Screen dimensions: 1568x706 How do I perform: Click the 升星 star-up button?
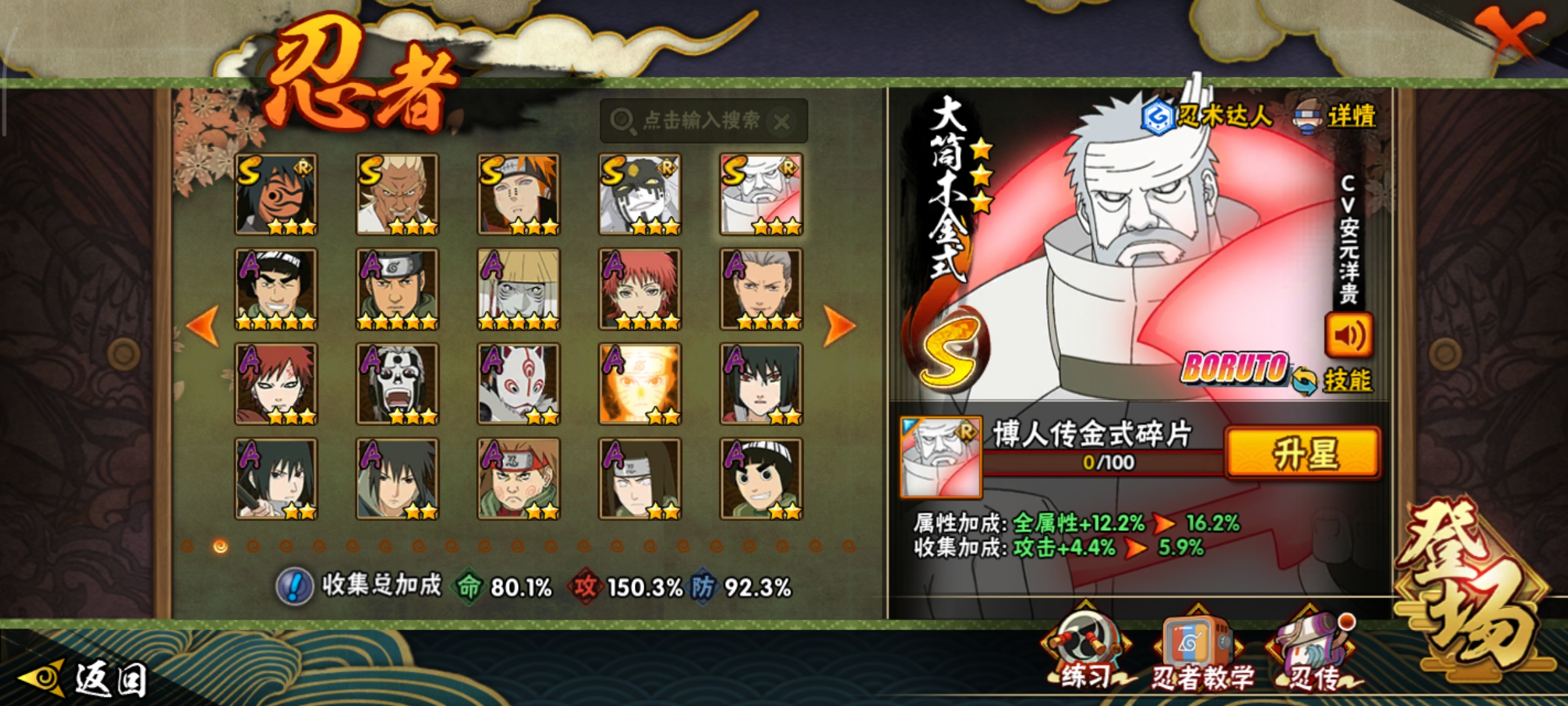point(1303,454)
